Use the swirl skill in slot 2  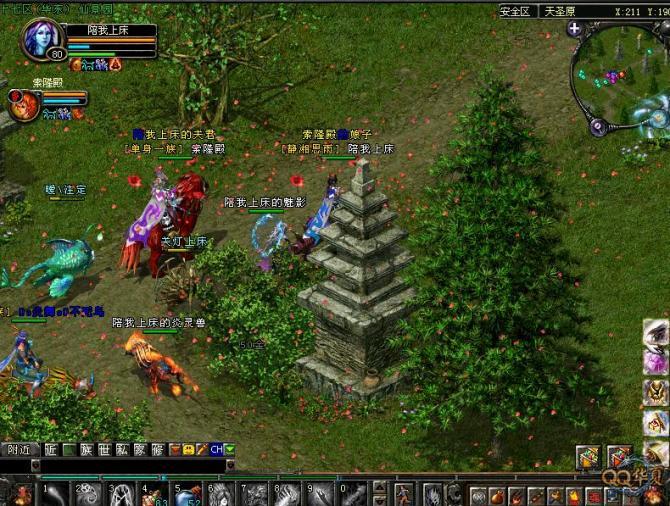pos(88,494)
